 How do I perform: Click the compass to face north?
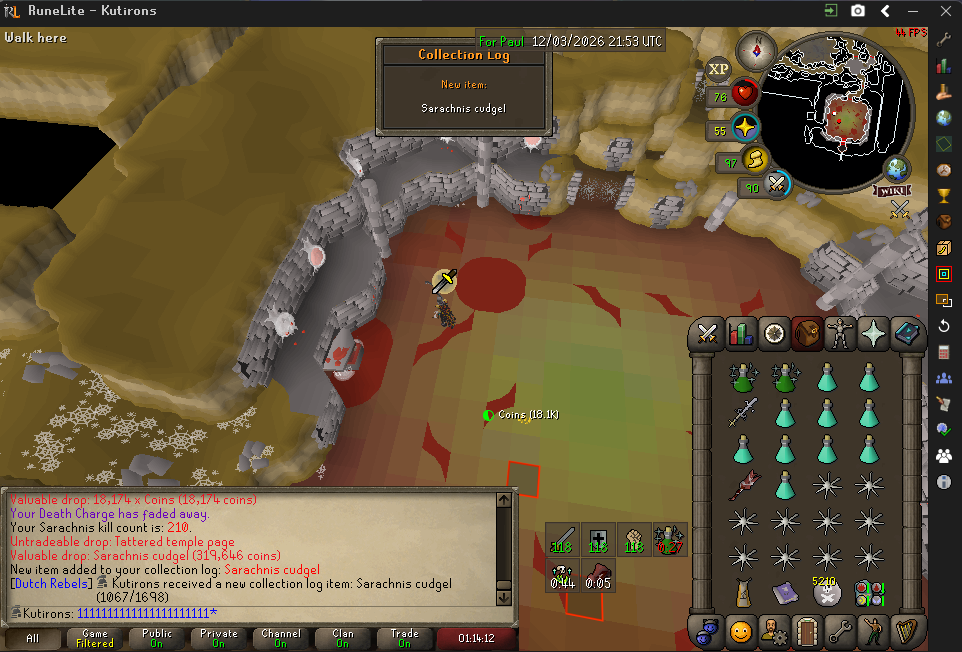pyautogui.click(x=757, y=50)
